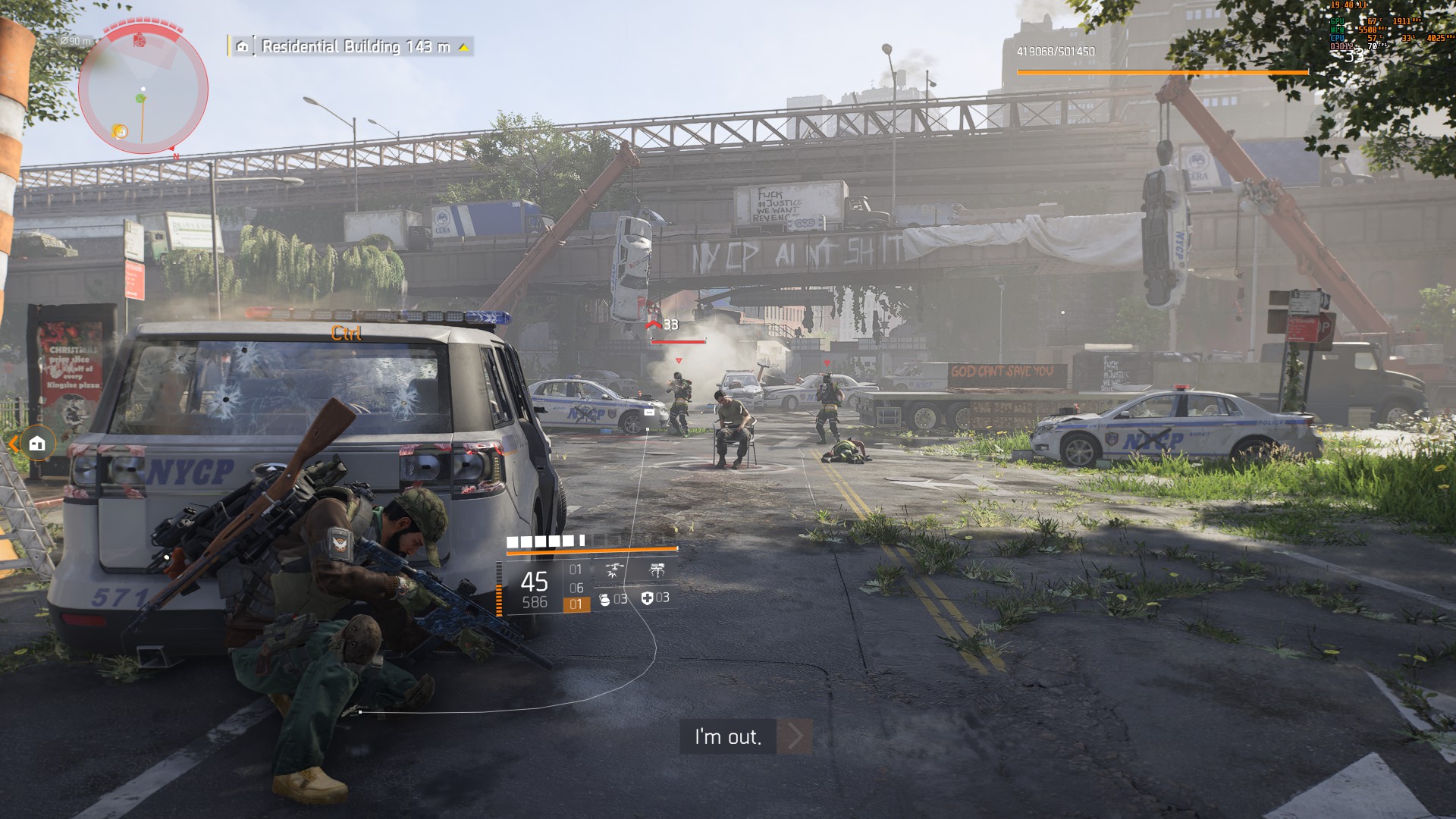Select the highlighted 01 ammo slot
Screen dimensions: 1456x819
[x=575, y=604]
